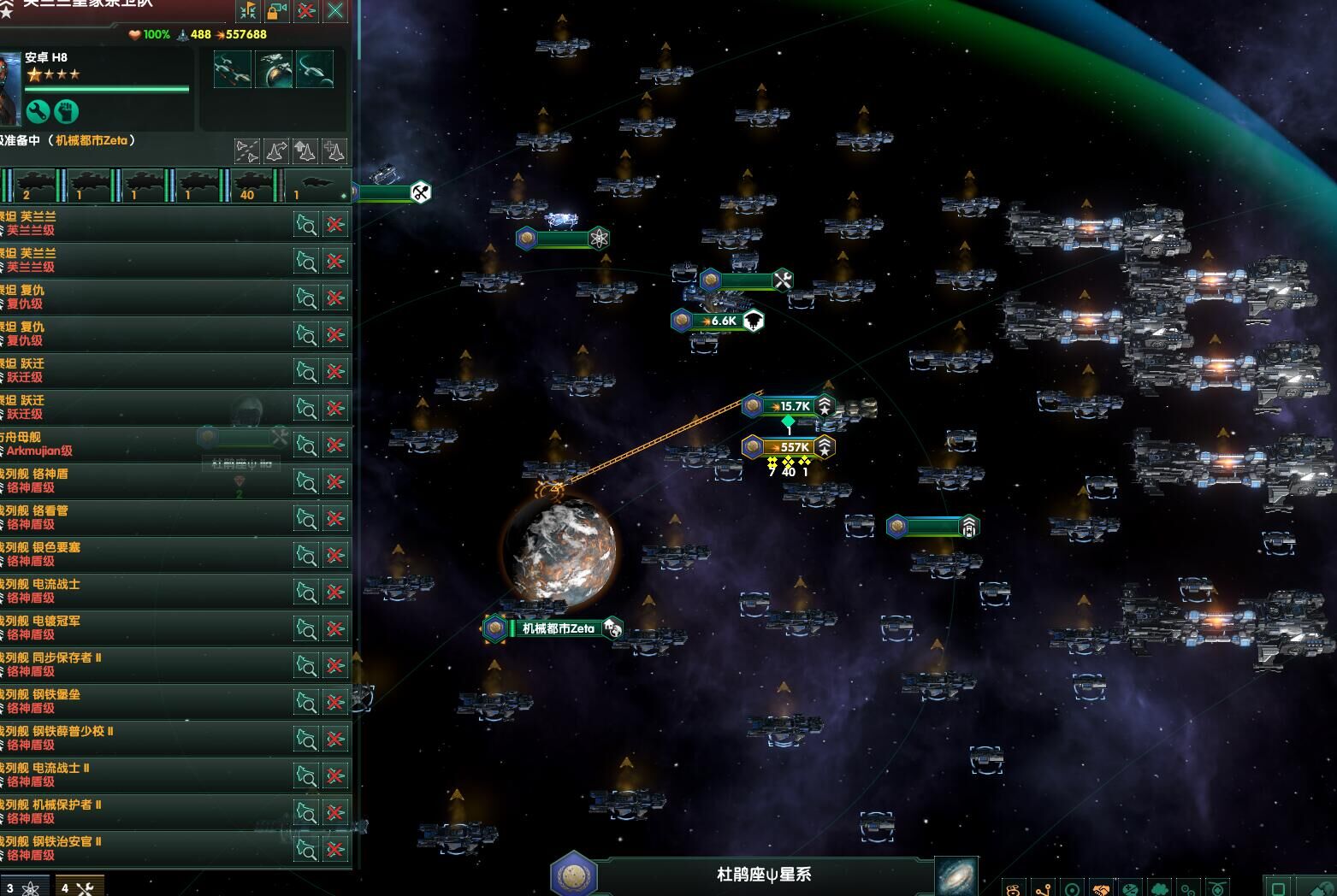Image resolution: width=1337 pixels, height=896 pixels.
Task: Toggle the handshake diplomacy map mode
Action: [1102, 888]
